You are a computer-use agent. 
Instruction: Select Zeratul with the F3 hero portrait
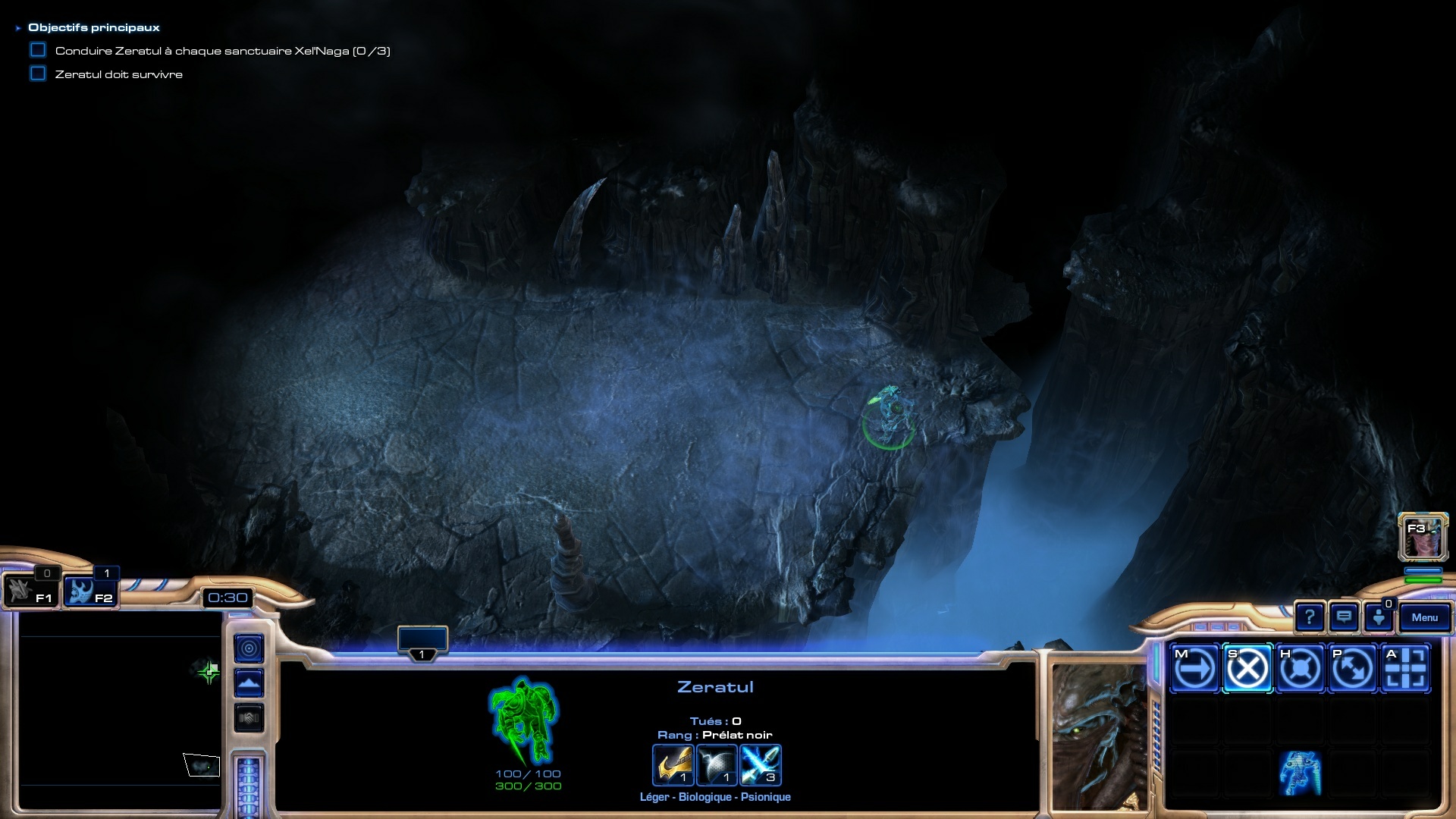pyautogui.click(x=1423, y=536)
